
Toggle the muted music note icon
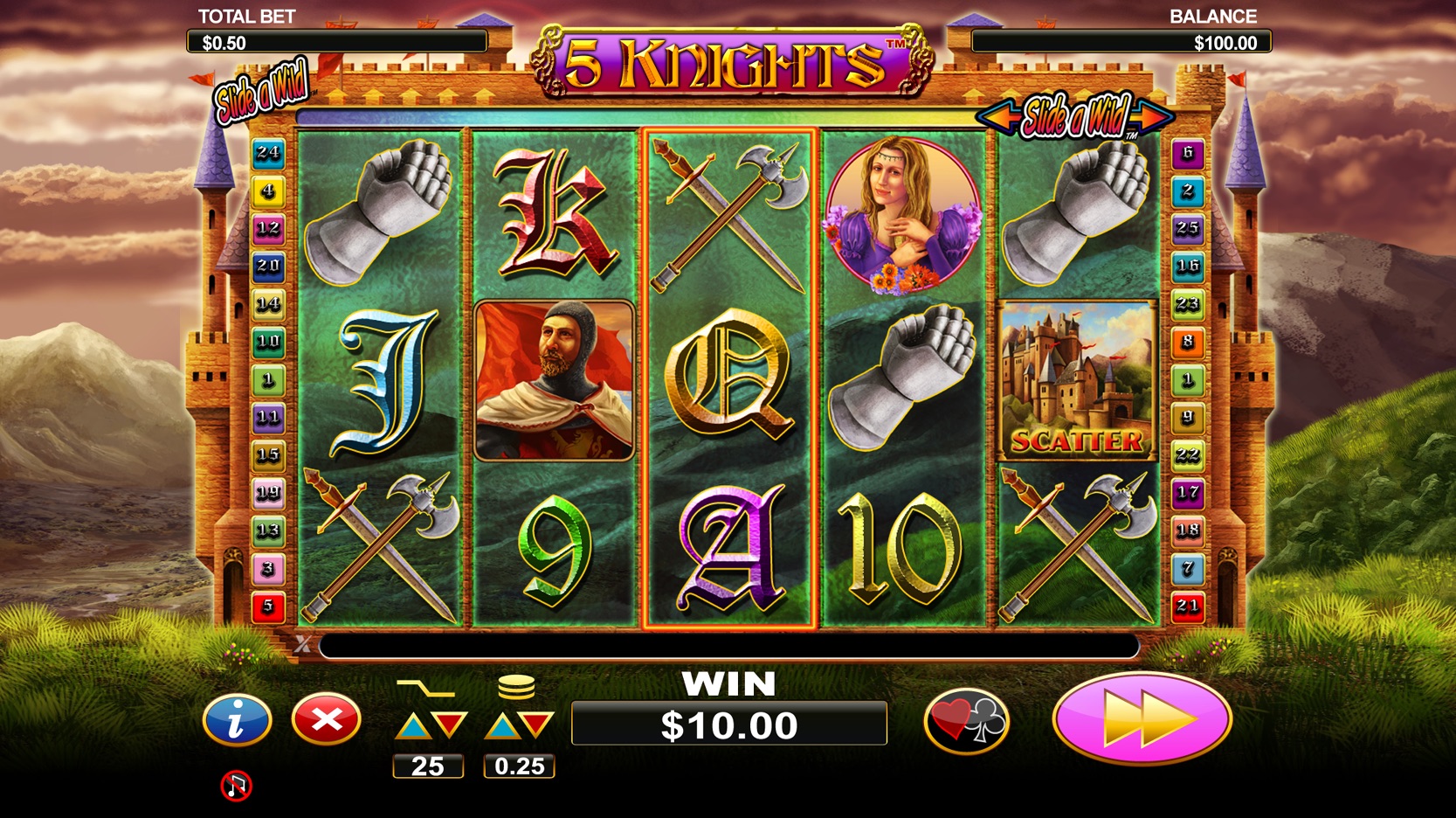point(236,786)
